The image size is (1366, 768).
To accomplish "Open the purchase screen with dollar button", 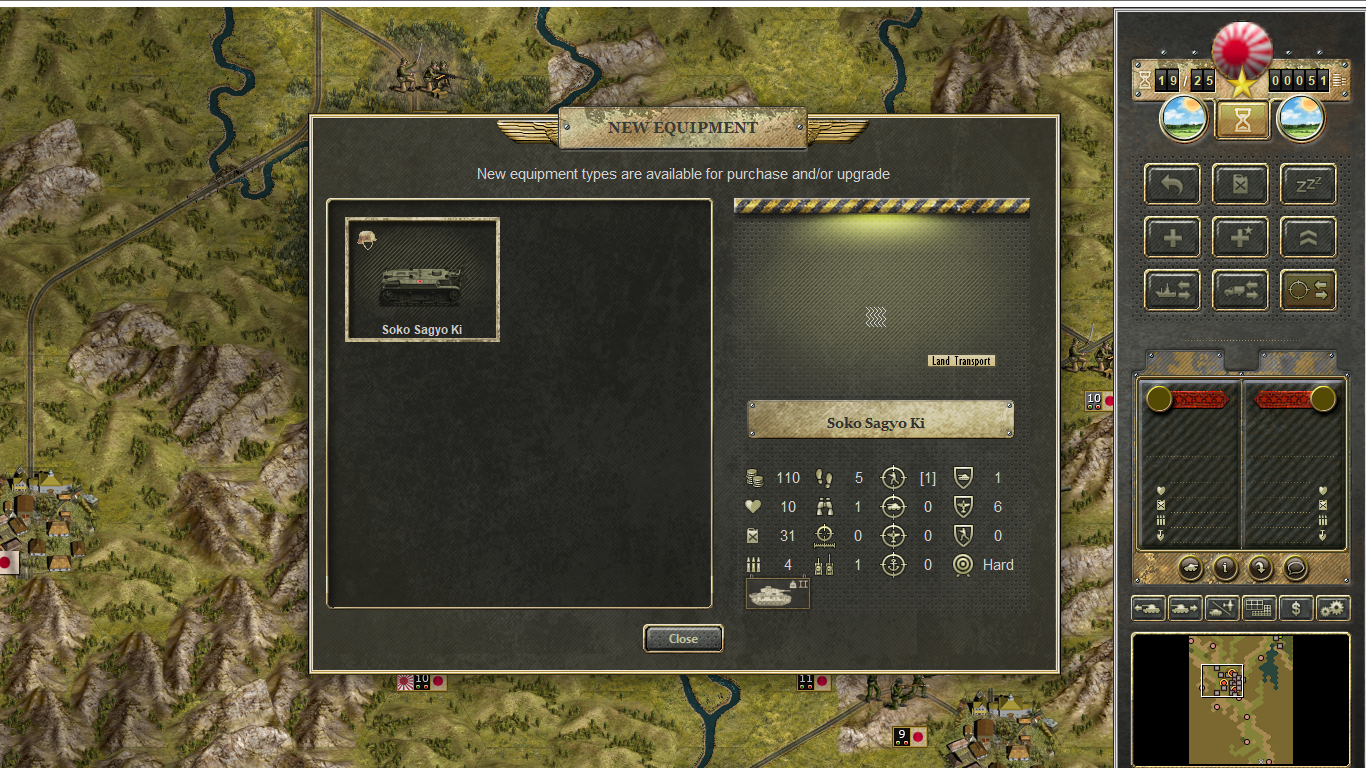I will pos(1296,607).
